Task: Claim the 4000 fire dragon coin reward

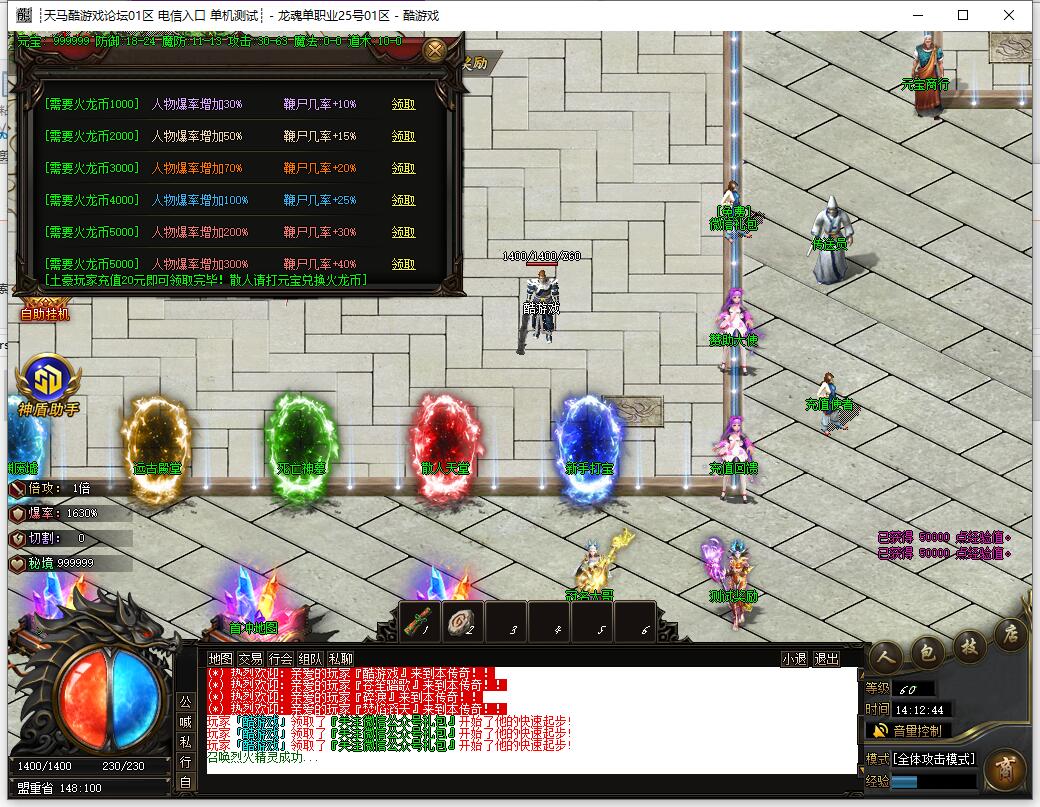Action: (x=403, y=200)
